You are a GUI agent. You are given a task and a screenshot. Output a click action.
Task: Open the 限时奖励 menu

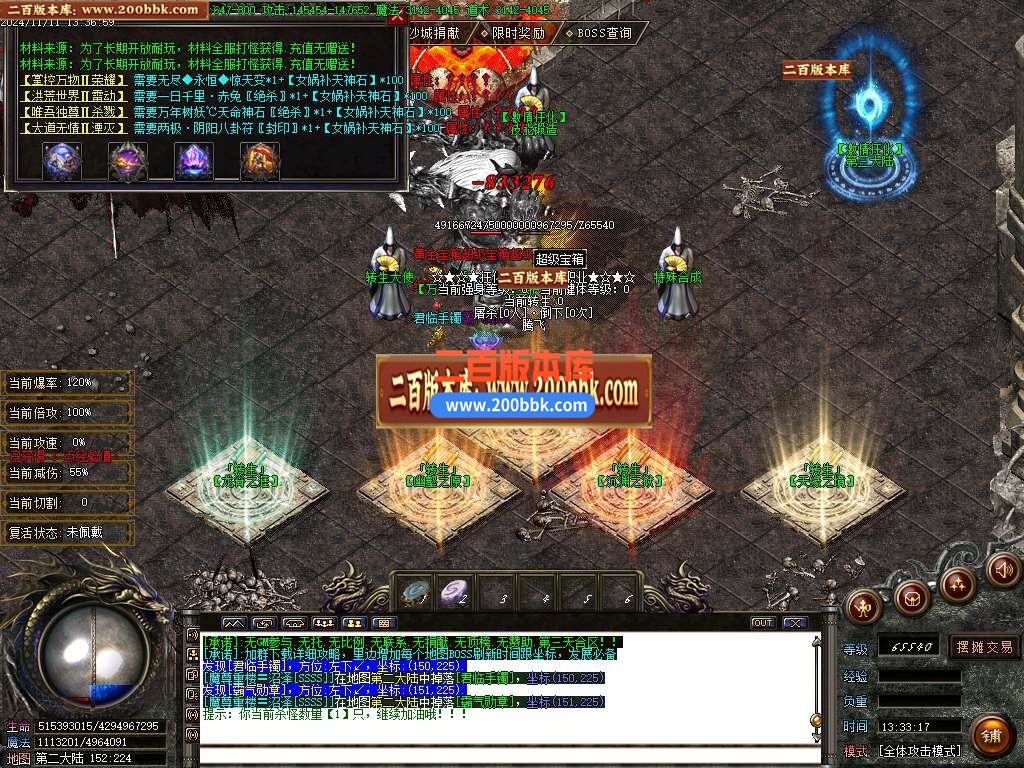[x=519, y=33]
